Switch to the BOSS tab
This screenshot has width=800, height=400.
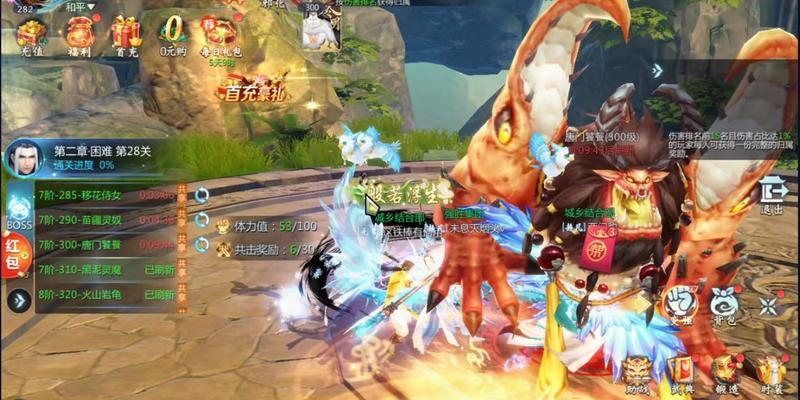19,213
